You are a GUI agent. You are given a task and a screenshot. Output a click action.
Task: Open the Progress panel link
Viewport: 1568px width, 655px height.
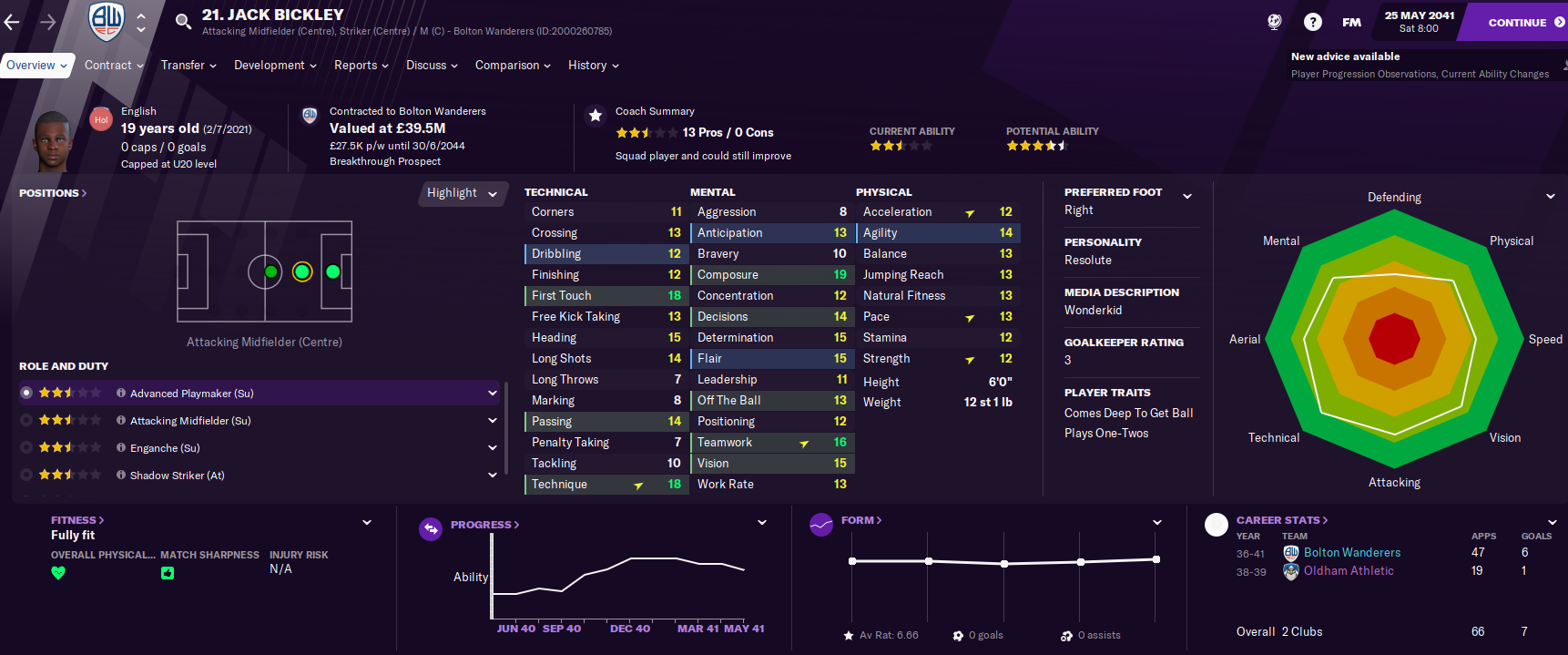[484, 525]
